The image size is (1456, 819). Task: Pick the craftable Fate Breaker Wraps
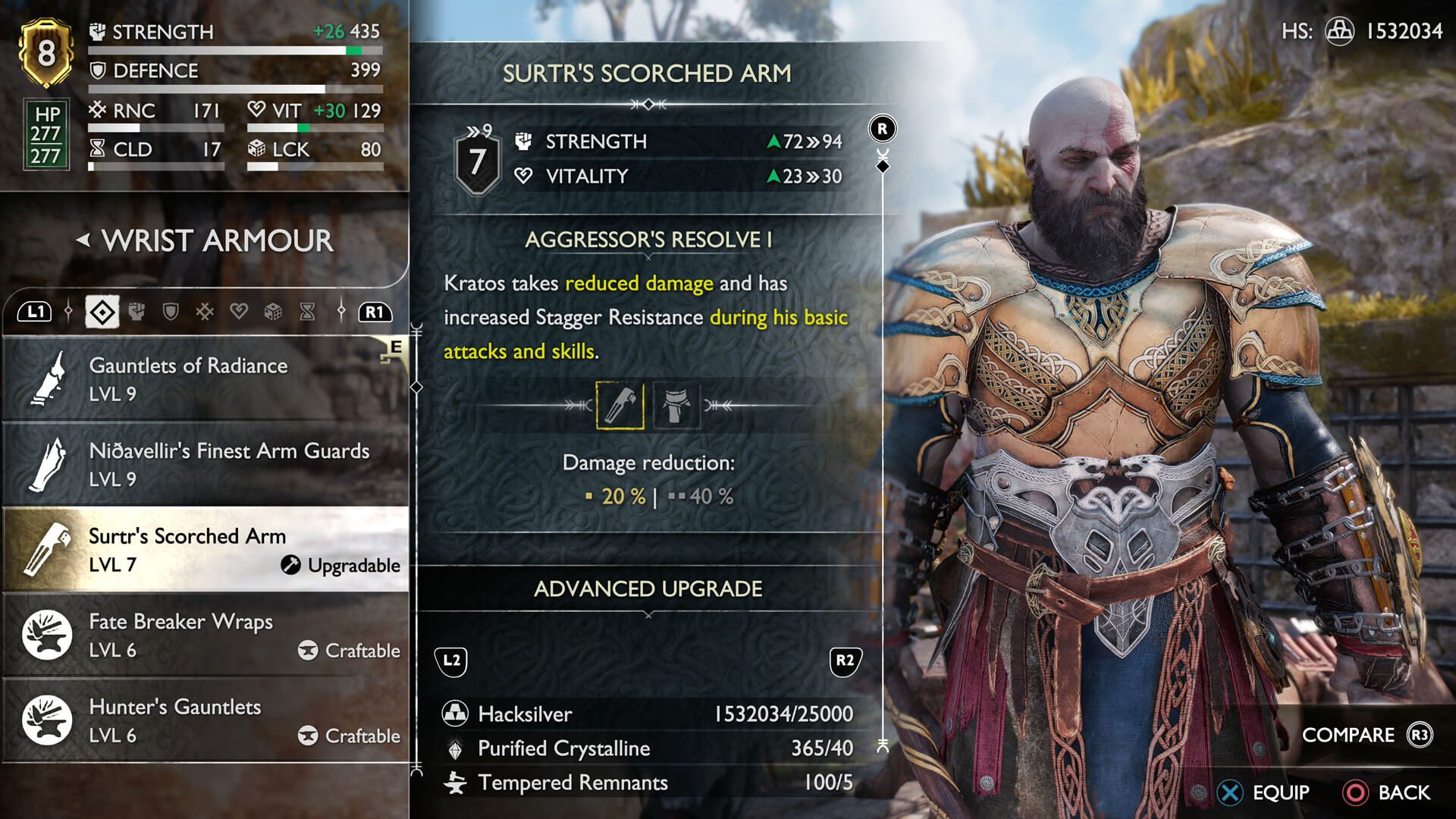pos(205,635)
